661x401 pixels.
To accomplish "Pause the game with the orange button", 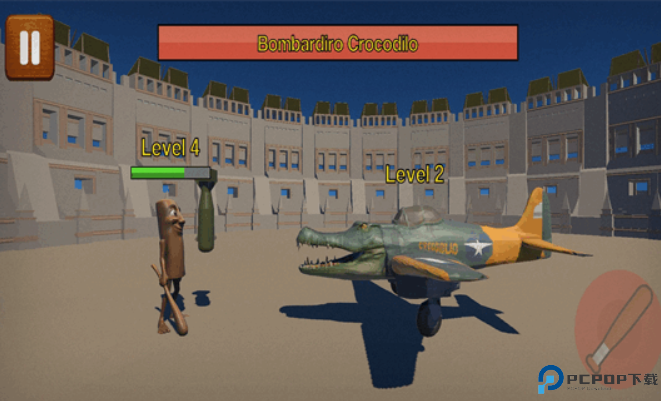I will click(30, 47).
